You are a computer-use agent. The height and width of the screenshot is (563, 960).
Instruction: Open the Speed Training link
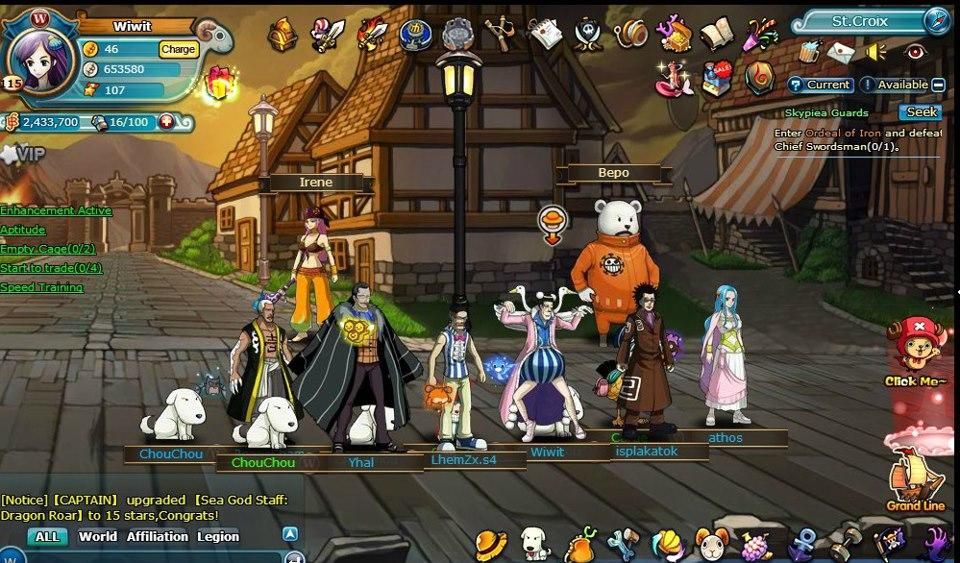tap(41, 287)
